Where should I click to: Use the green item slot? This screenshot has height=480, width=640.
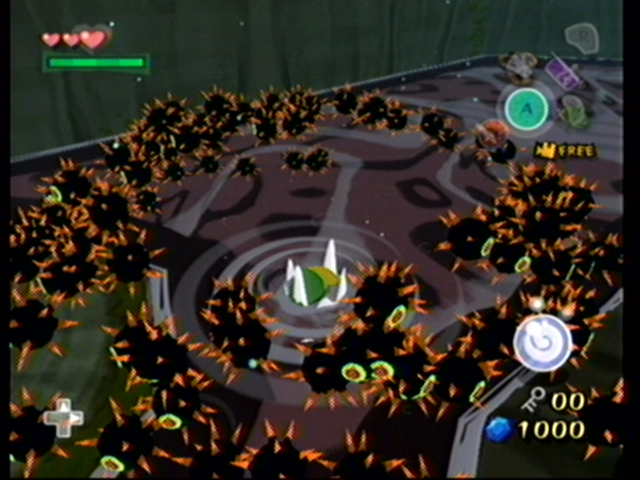coord(577,113)
